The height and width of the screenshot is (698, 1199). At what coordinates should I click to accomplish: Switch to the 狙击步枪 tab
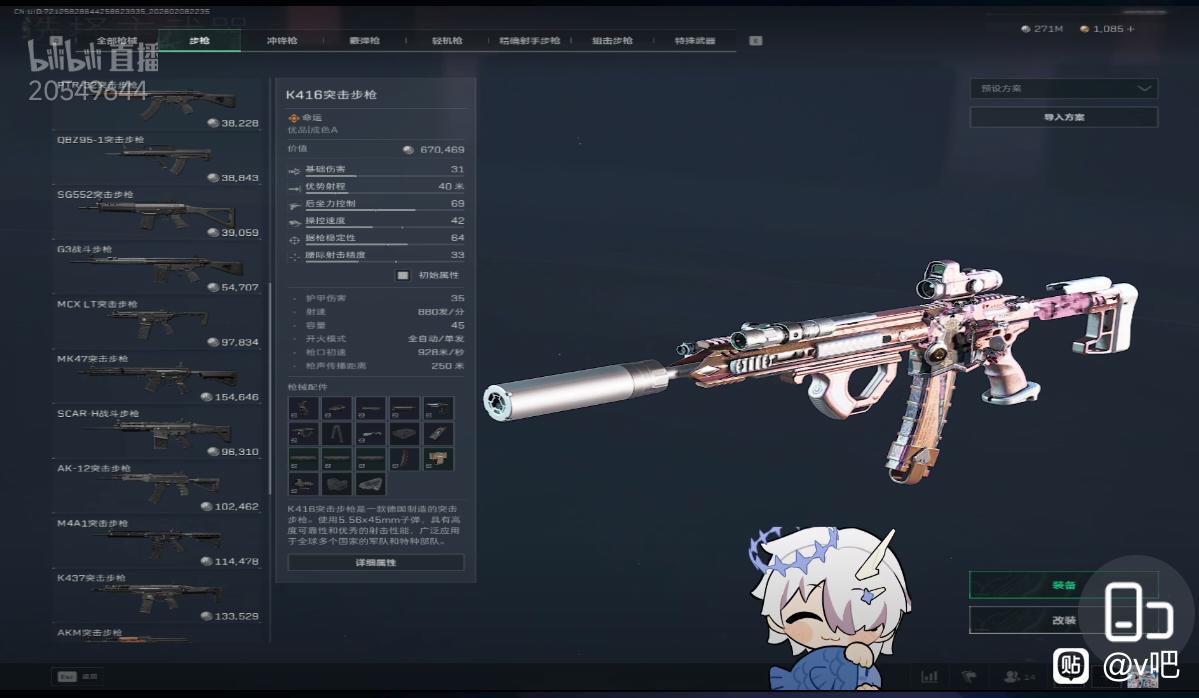tap(612, 41)
